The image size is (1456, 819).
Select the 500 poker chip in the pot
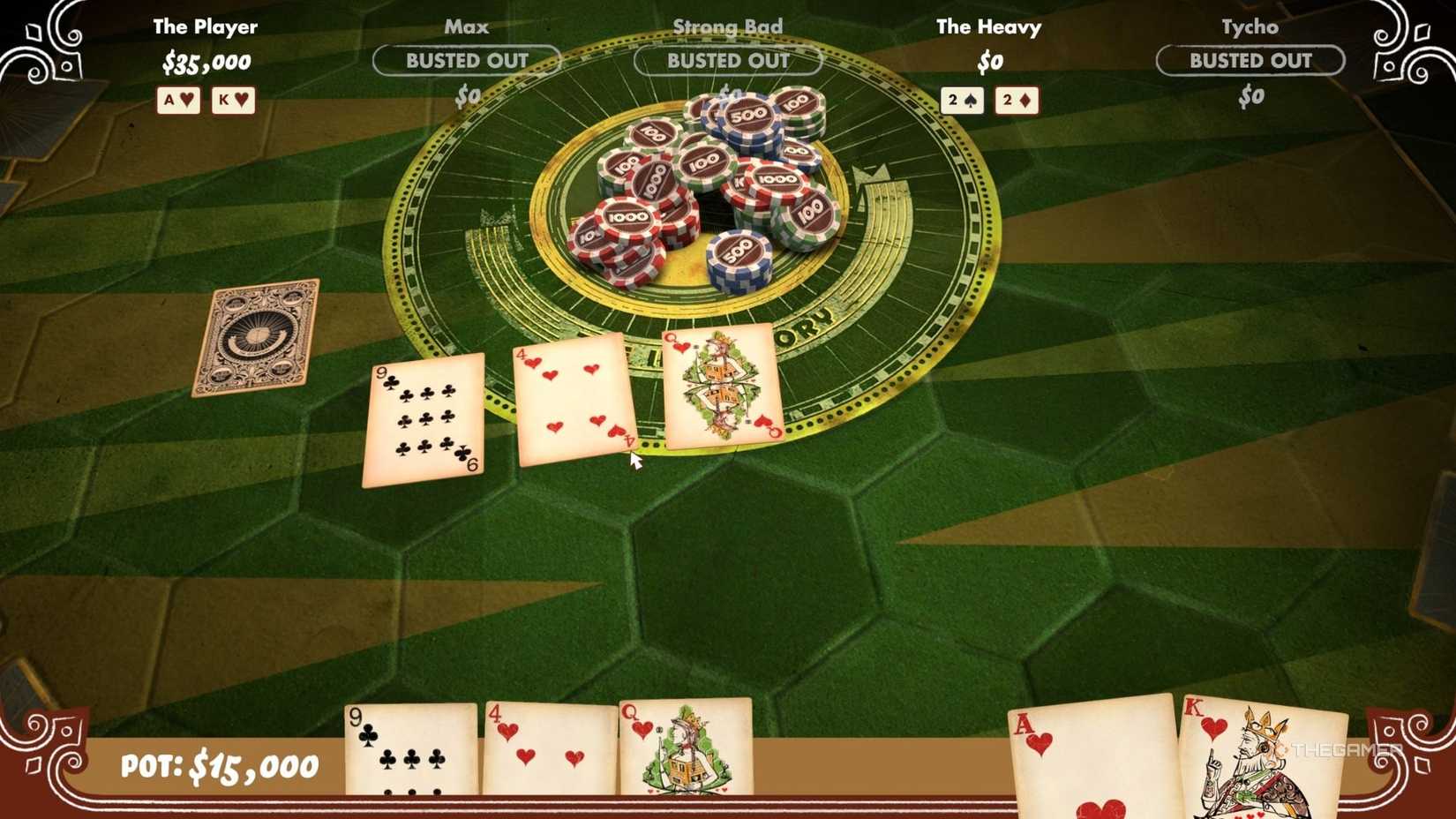[x=738, y=253]
